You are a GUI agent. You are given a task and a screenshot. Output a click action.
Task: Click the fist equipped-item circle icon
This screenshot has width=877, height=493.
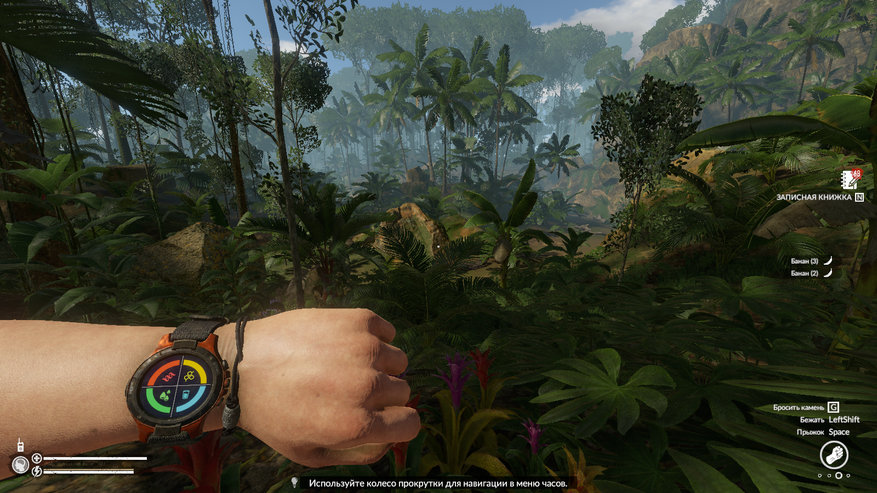click(834, 456)
